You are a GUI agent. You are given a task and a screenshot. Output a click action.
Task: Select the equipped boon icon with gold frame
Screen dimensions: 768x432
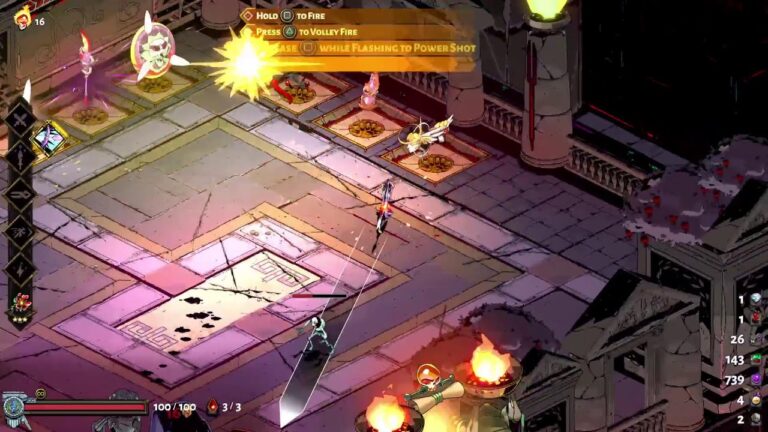47,138
